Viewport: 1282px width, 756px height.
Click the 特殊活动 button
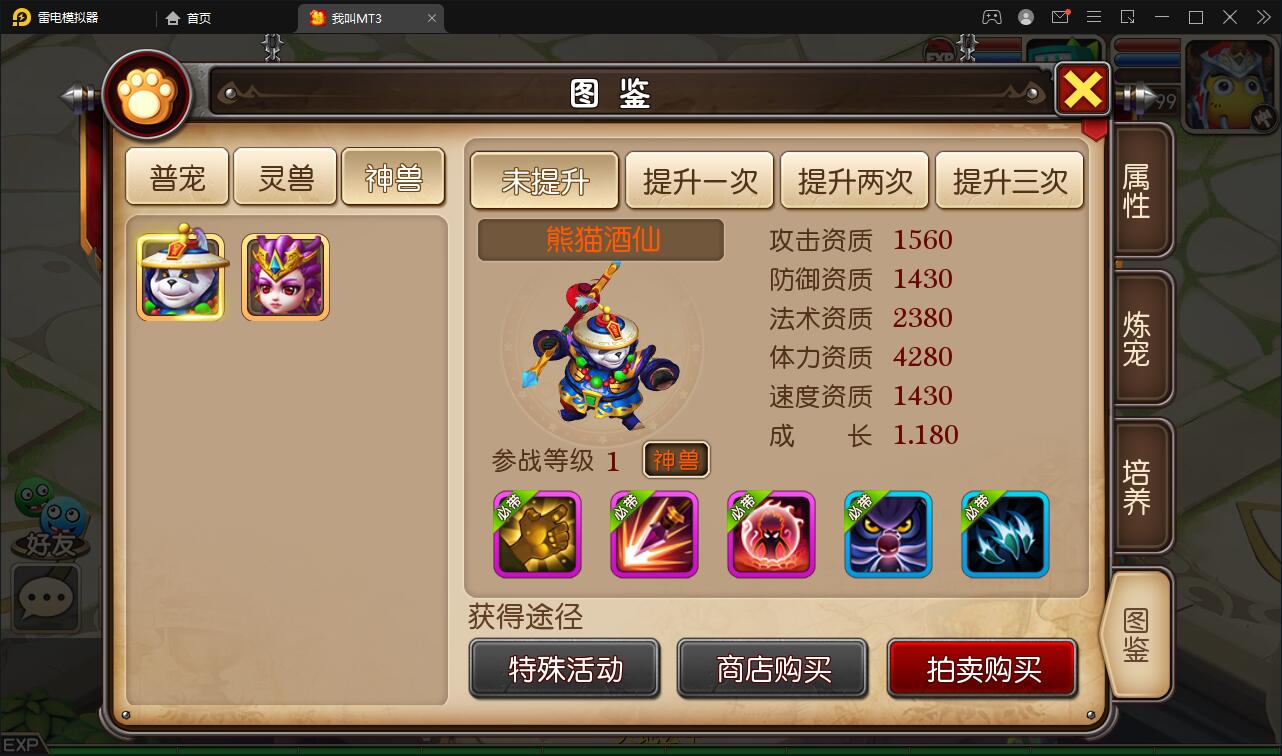pyautogui.click(x=564, y=669)
